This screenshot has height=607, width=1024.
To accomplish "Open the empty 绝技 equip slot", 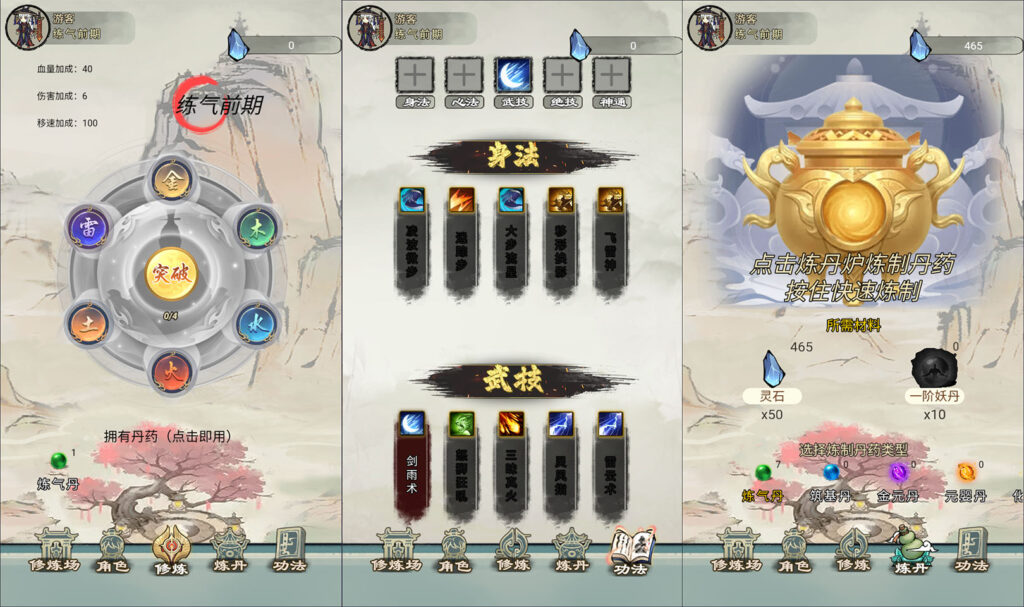I will (x=562, y=75).
